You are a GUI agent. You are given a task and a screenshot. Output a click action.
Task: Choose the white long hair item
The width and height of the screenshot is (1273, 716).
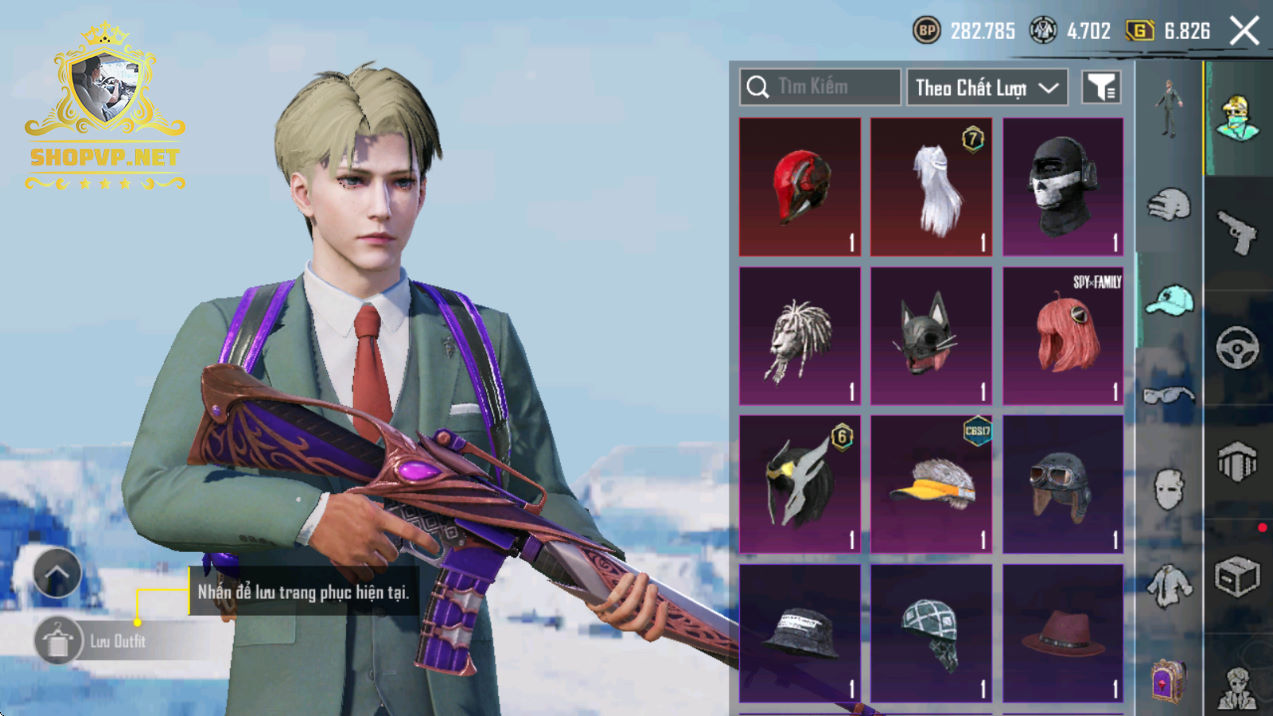(x=931, y=187)
